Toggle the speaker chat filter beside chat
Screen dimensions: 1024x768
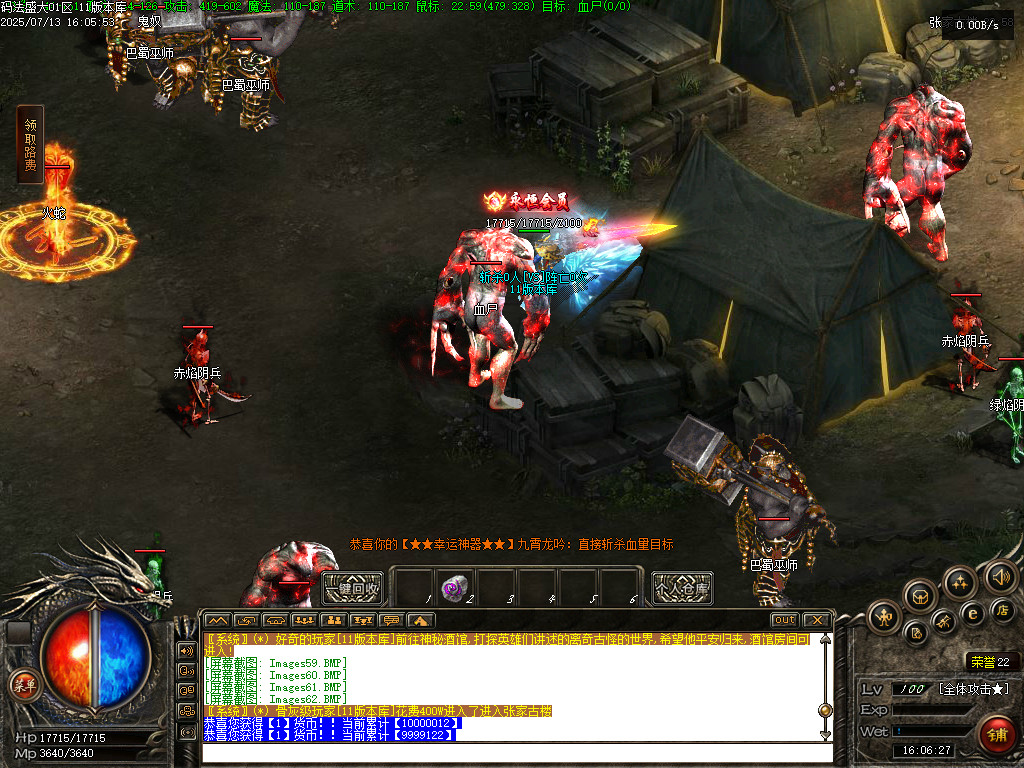pos(186,650)
